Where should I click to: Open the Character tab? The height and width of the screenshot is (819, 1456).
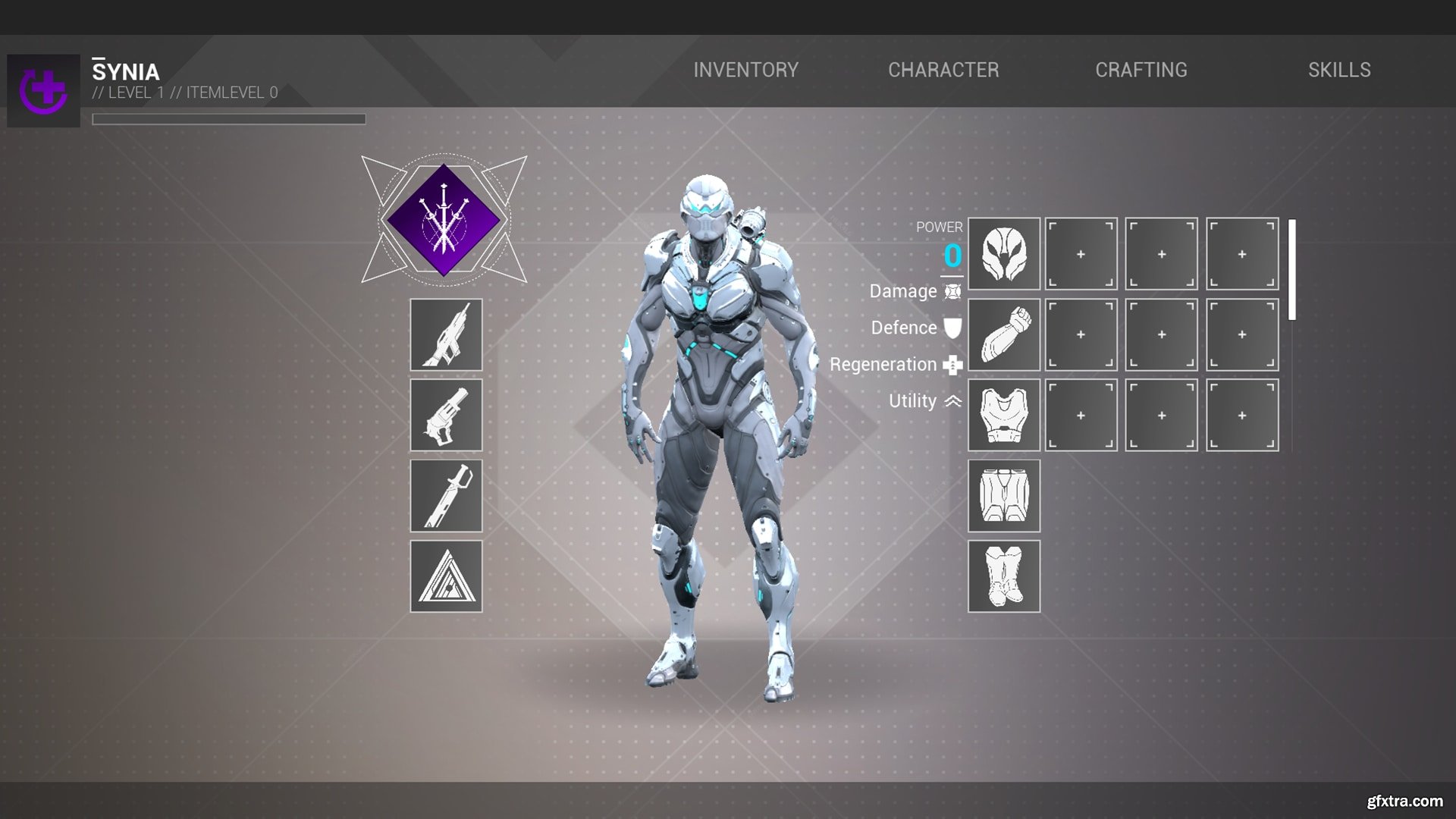pyautogui.click(x=943, y=70)
